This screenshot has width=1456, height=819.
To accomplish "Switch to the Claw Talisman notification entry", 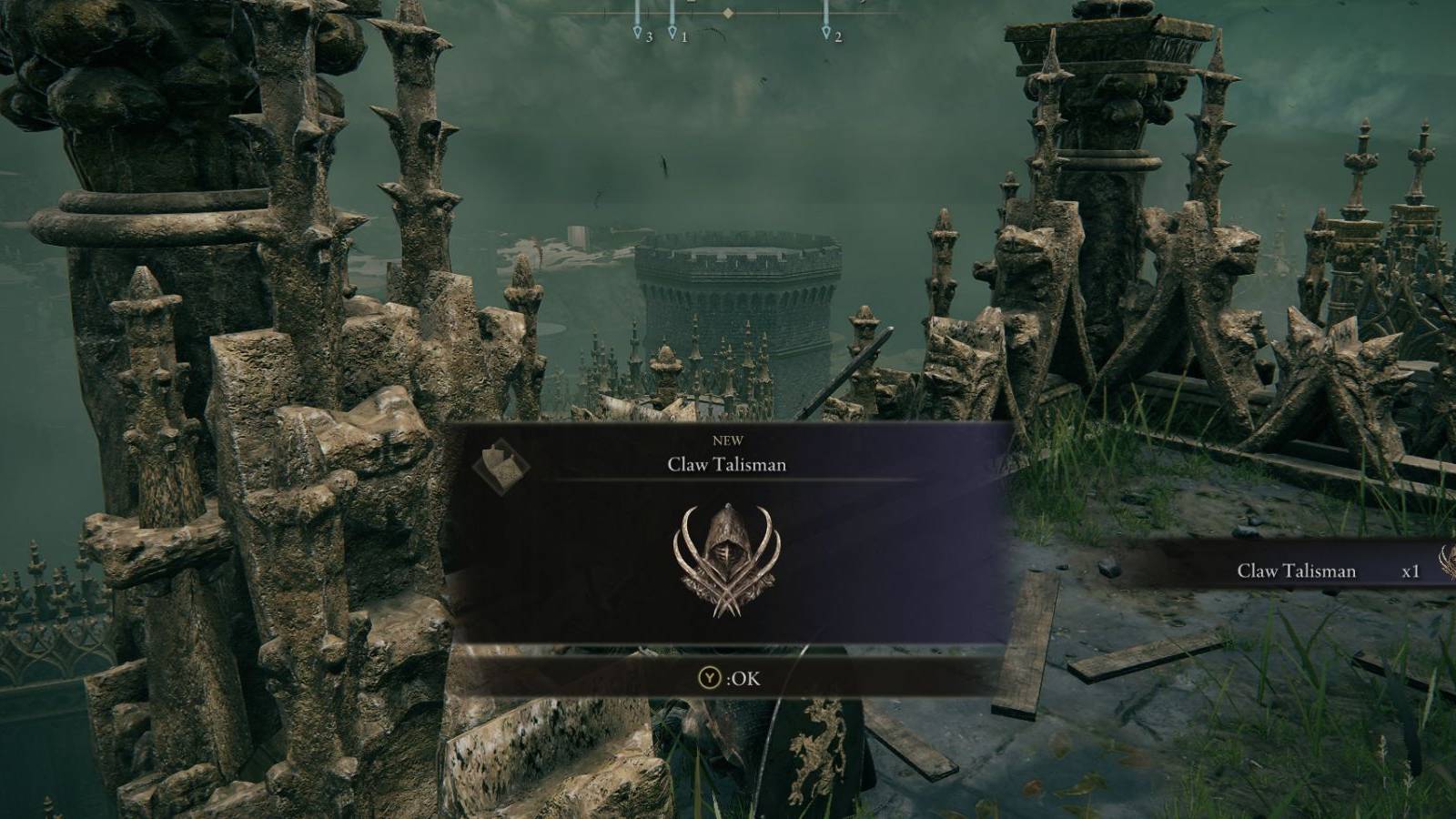I will 1296,571.
